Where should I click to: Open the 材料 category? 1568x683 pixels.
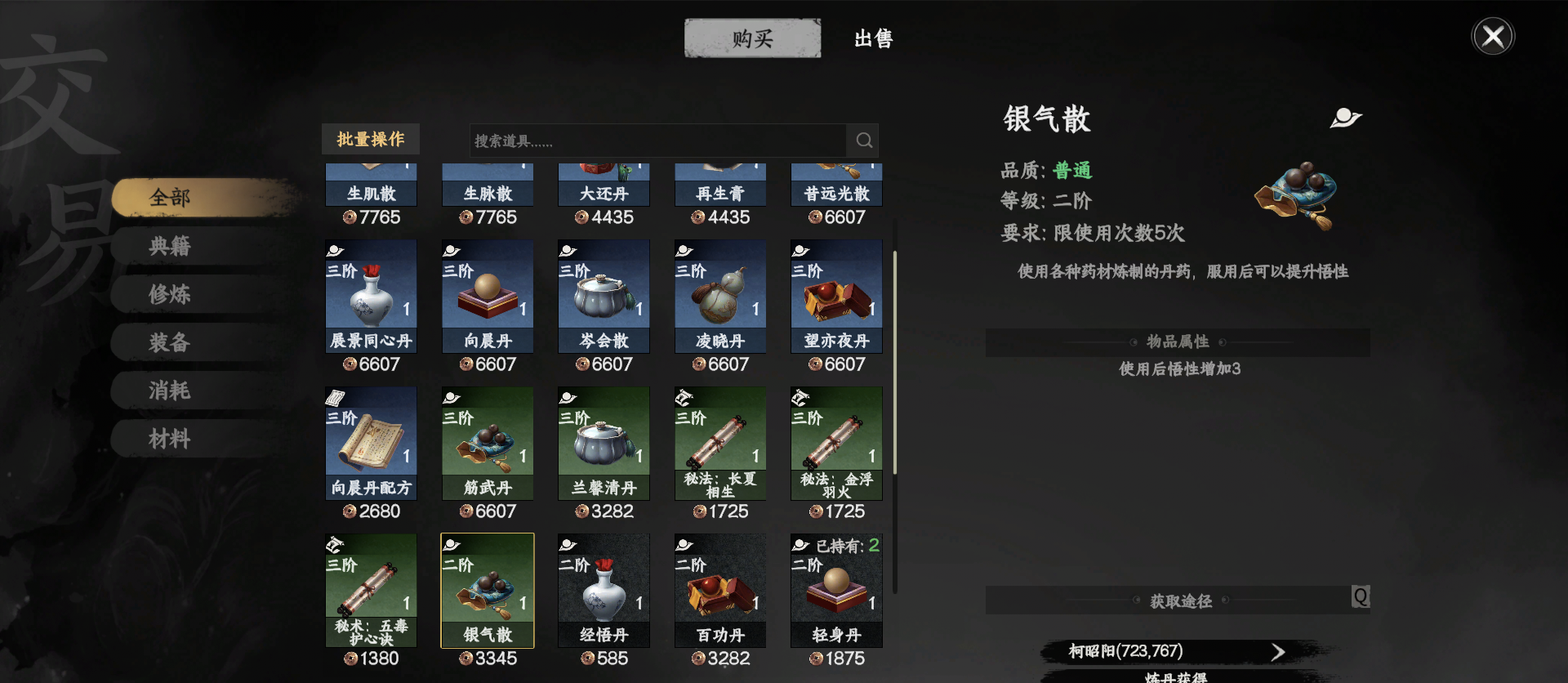(170, 439)
